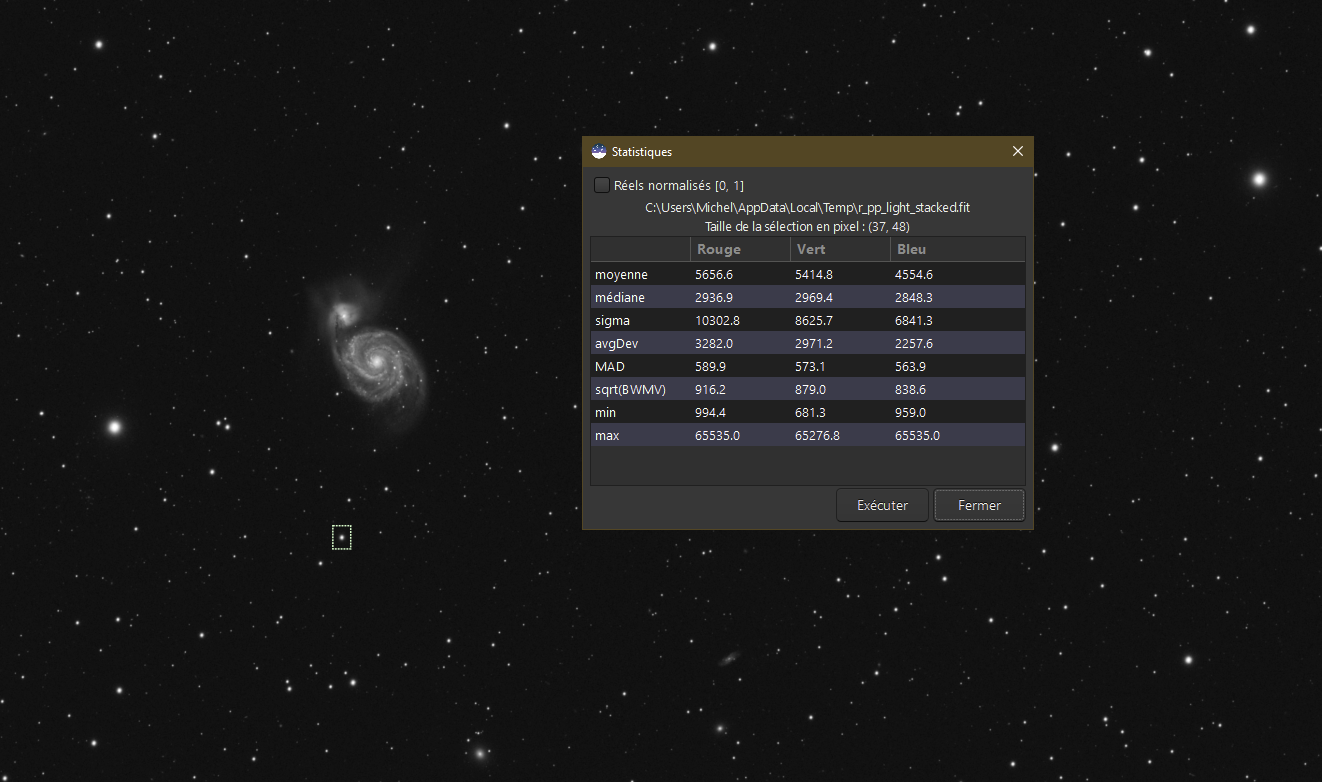Toggle the Réels normalisés checkbox

pos(602,185)
